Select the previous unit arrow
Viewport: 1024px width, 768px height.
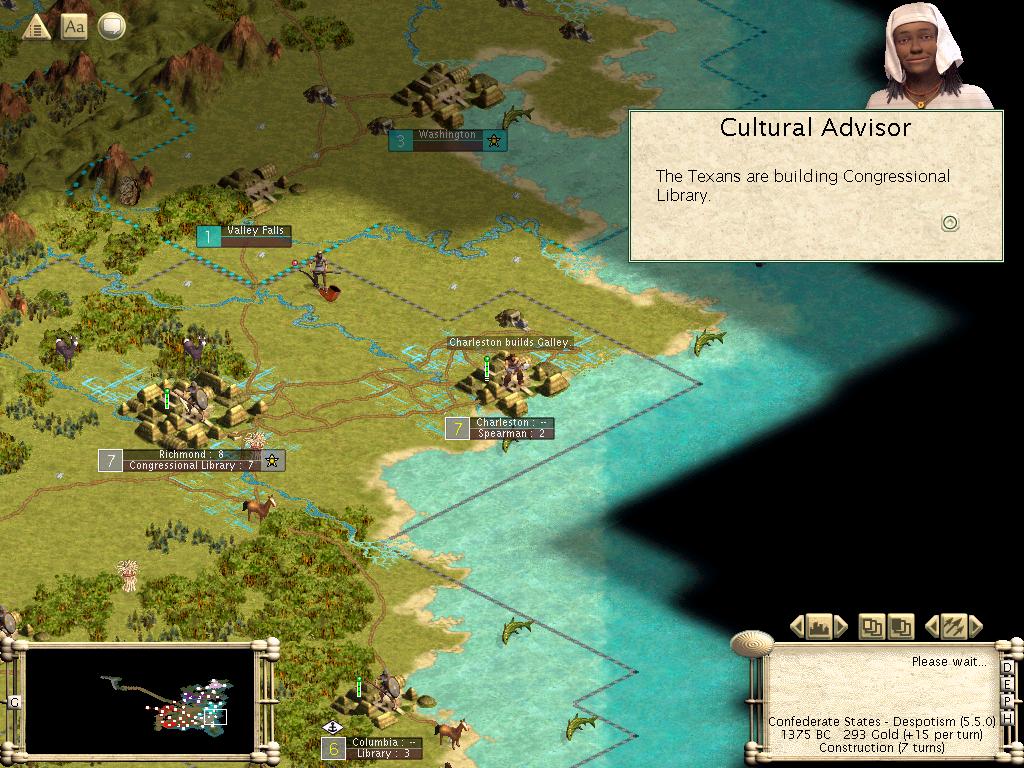coord(932,627)
